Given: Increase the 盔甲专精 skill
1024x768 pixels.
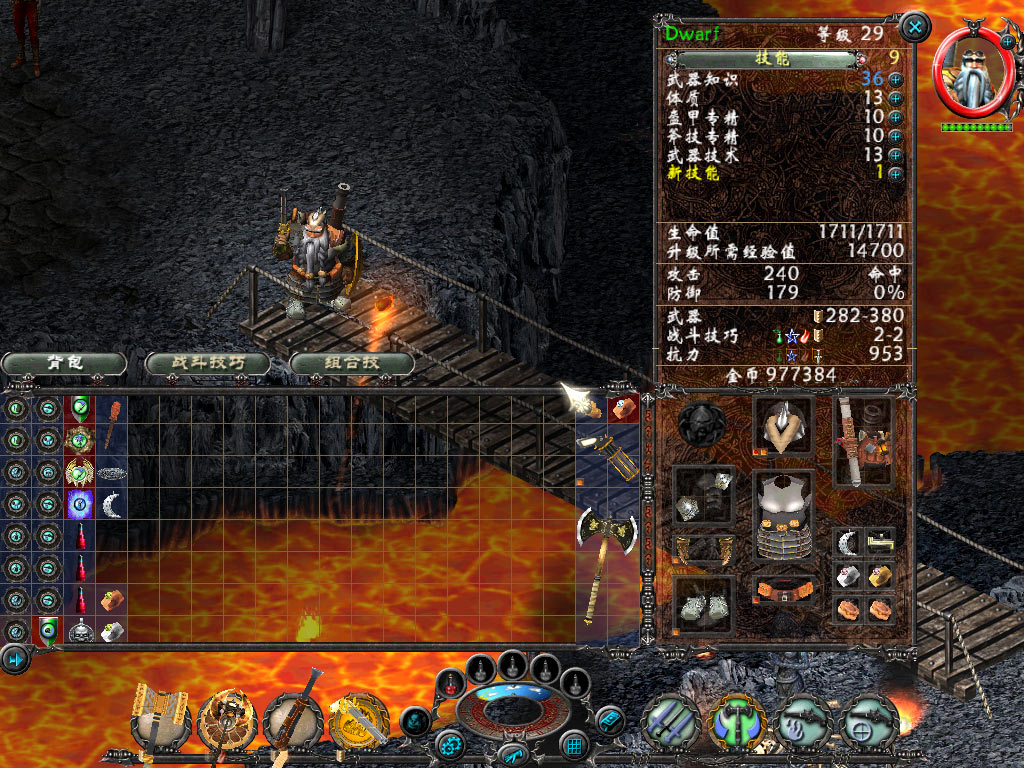Looking at the screenshot, I should 895,117.
